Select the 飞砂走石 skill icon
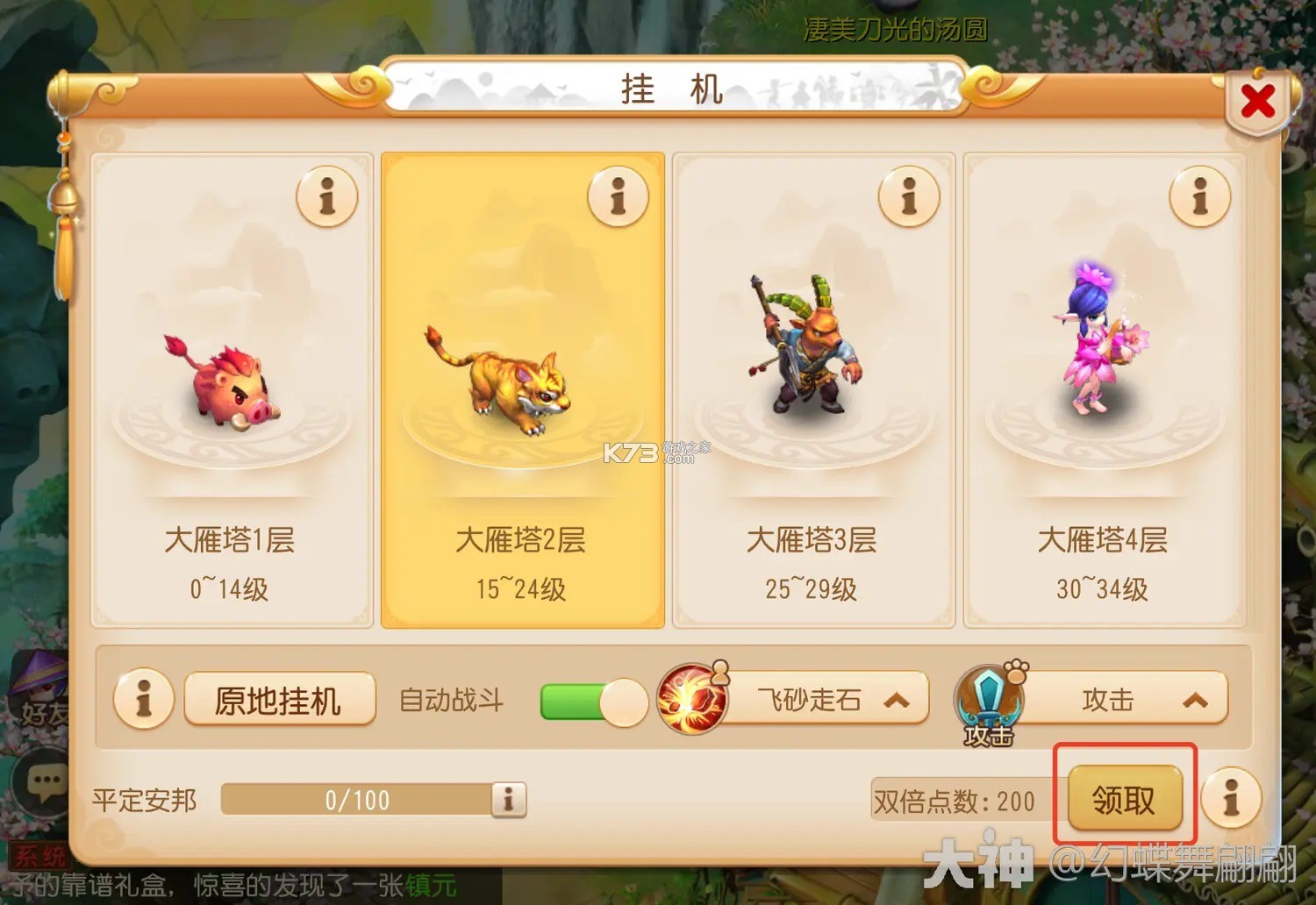This screenshot has height=905, width=1316. point(691,700)
